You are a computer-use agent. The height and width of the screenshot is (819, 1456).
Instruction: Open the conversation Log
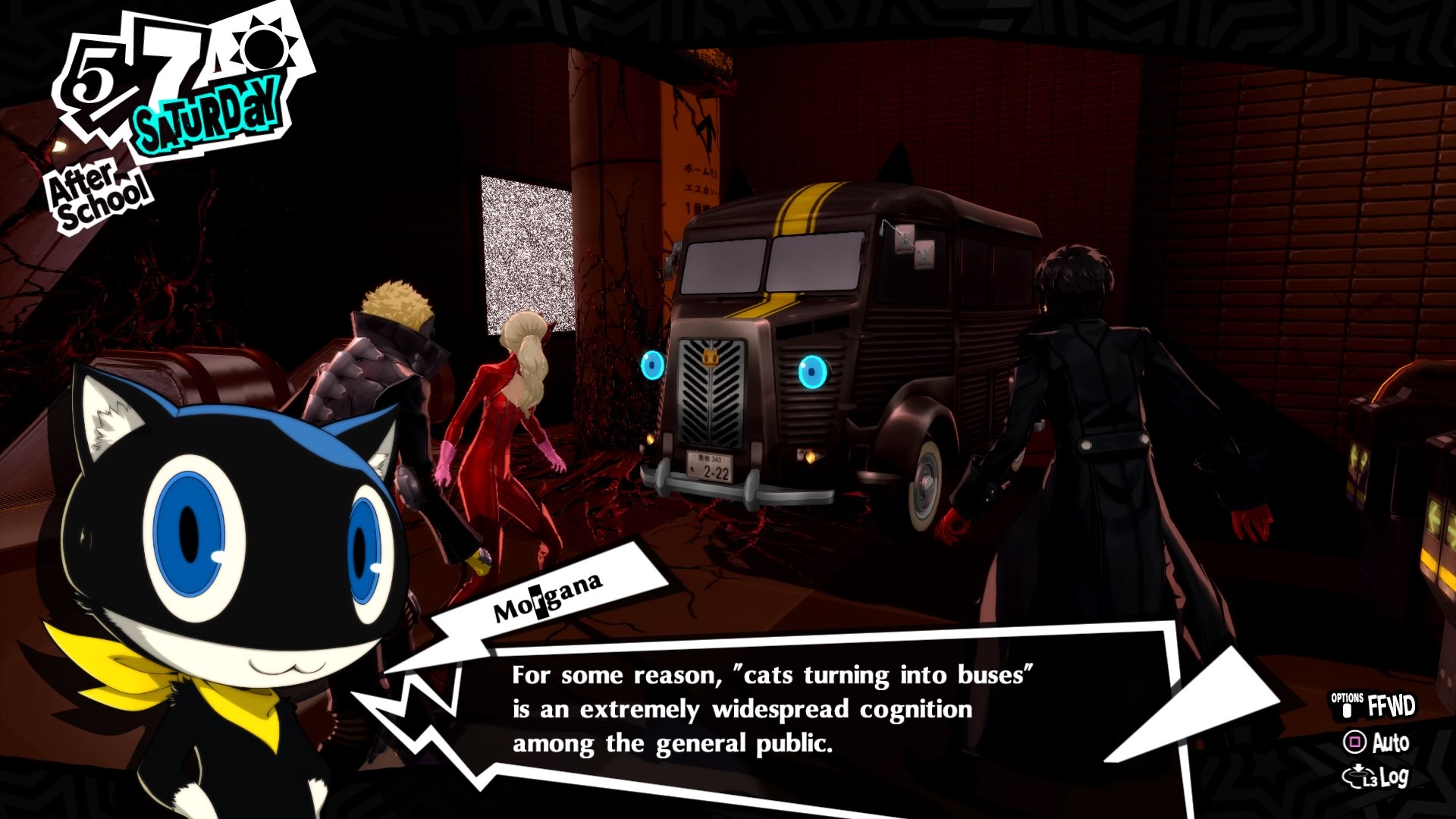1377,777
